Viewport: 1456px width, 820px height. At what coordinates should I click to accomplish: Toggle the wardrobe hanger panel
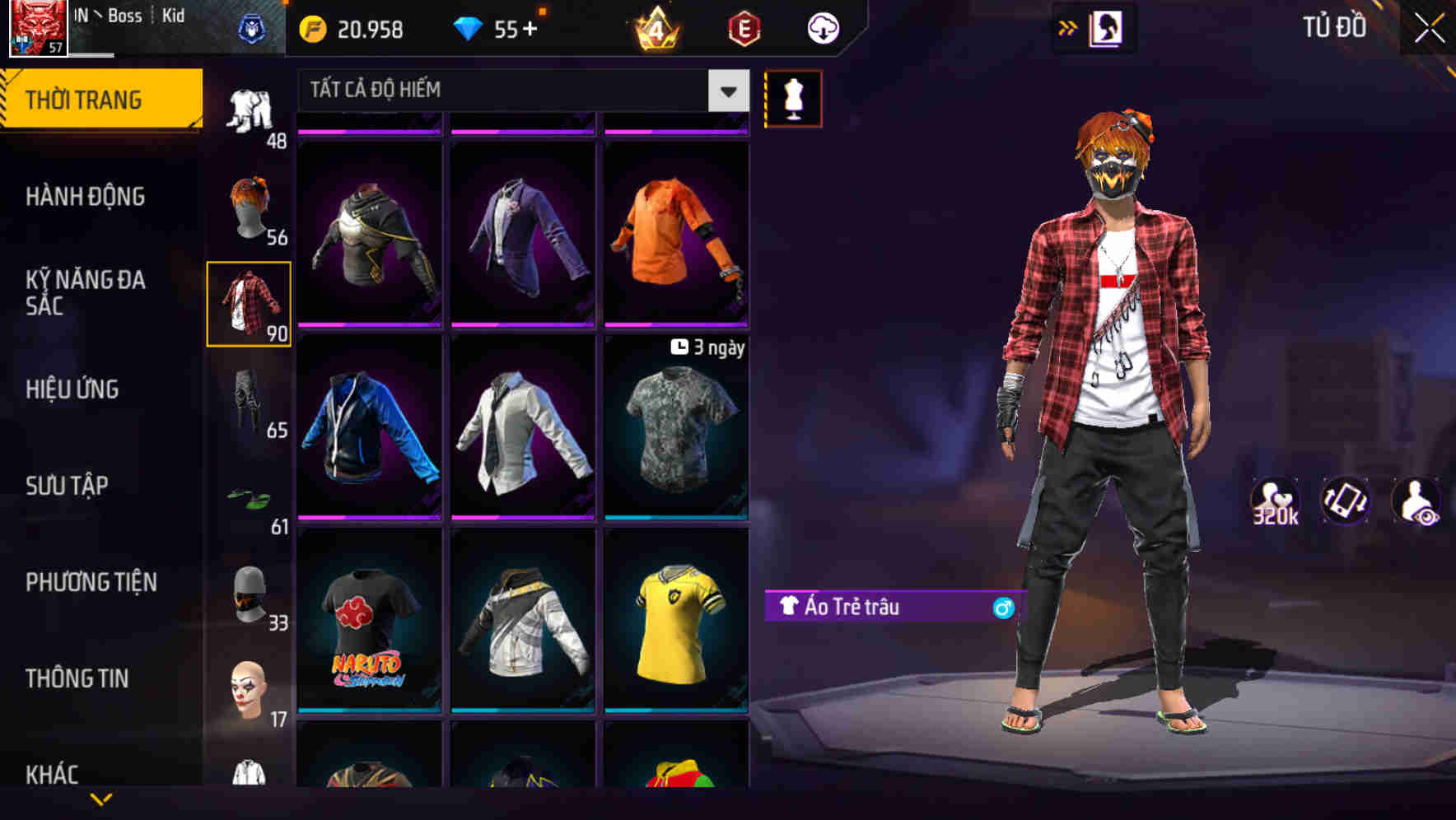click(1108, 27)
